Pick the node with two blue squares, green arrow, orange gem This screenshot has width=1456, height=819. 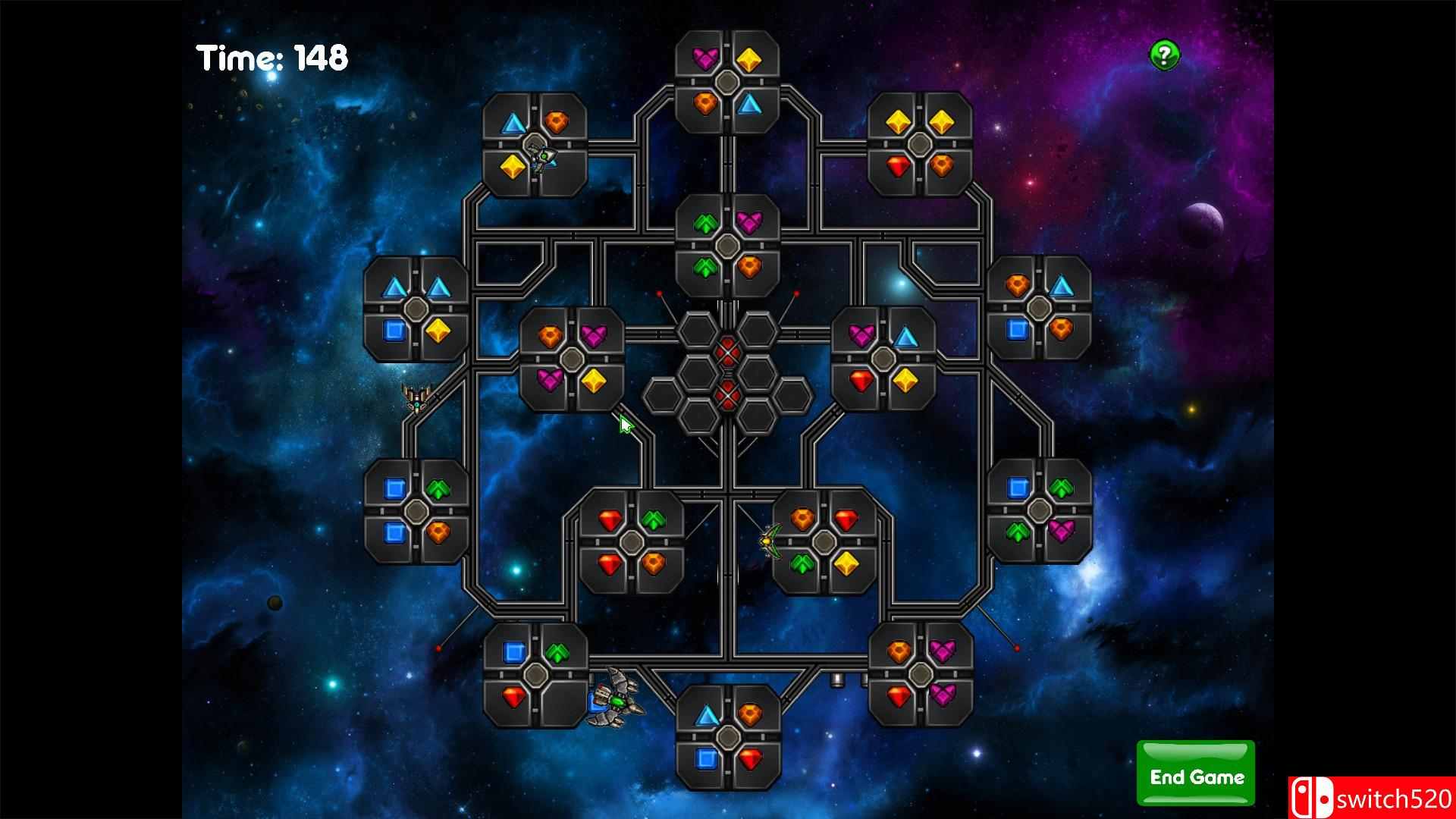click(x=416, y=511)
